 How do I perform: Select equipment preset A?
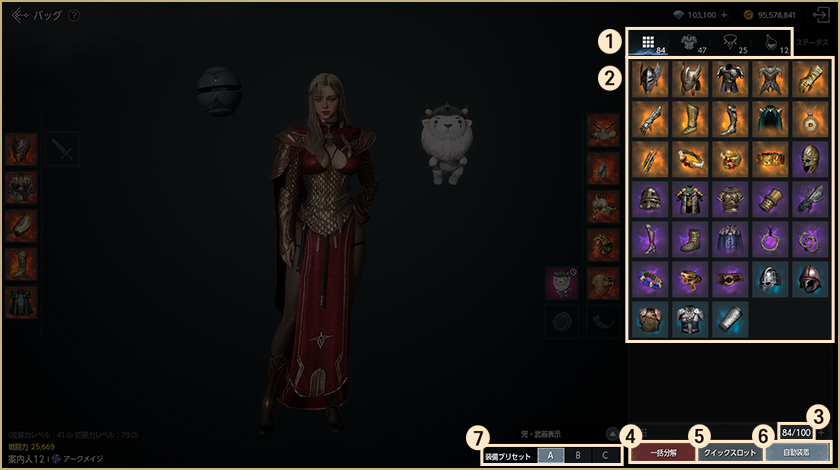[x=549, y=455]
